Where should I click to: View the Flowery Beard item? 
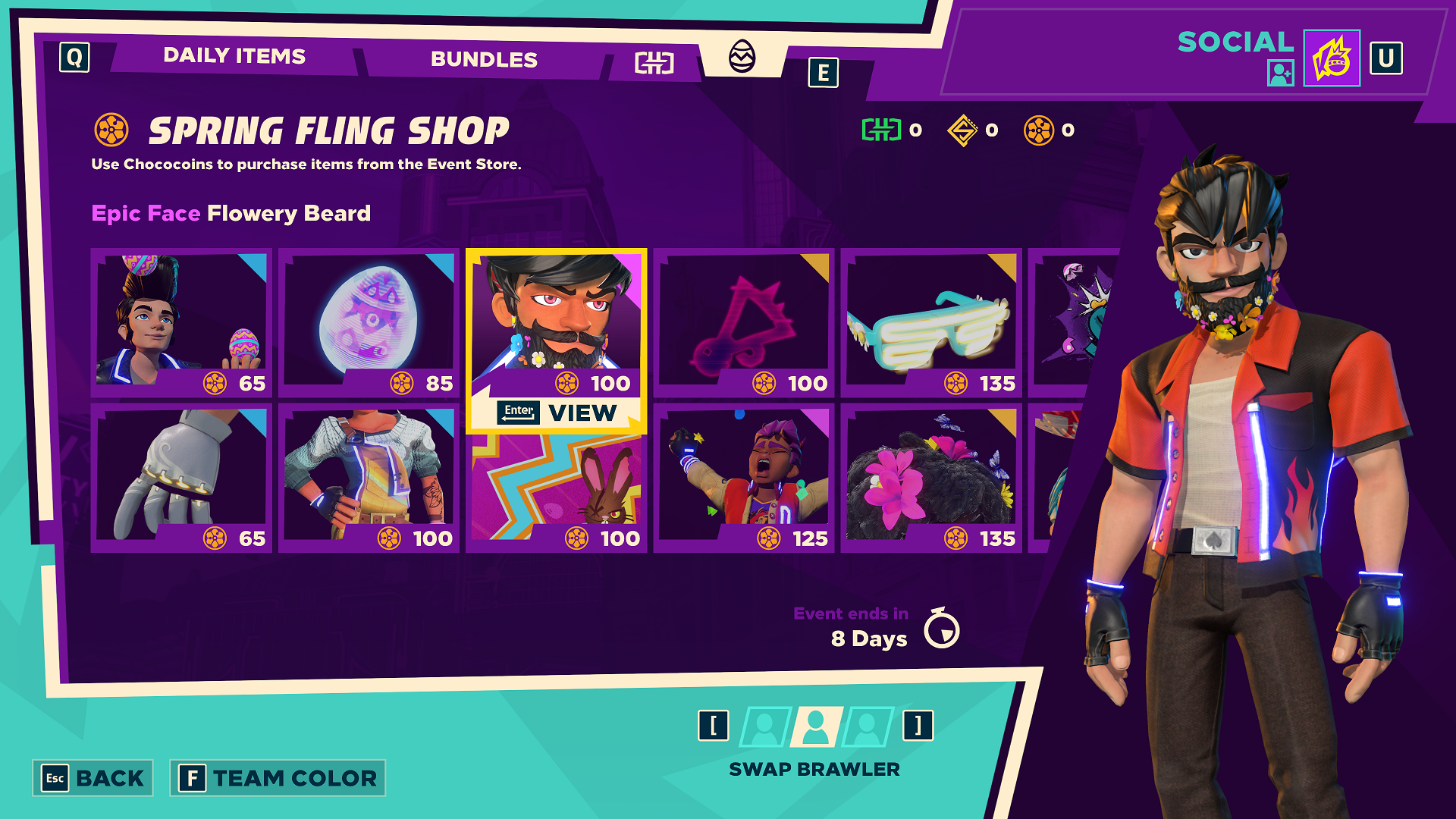point(556,413)
